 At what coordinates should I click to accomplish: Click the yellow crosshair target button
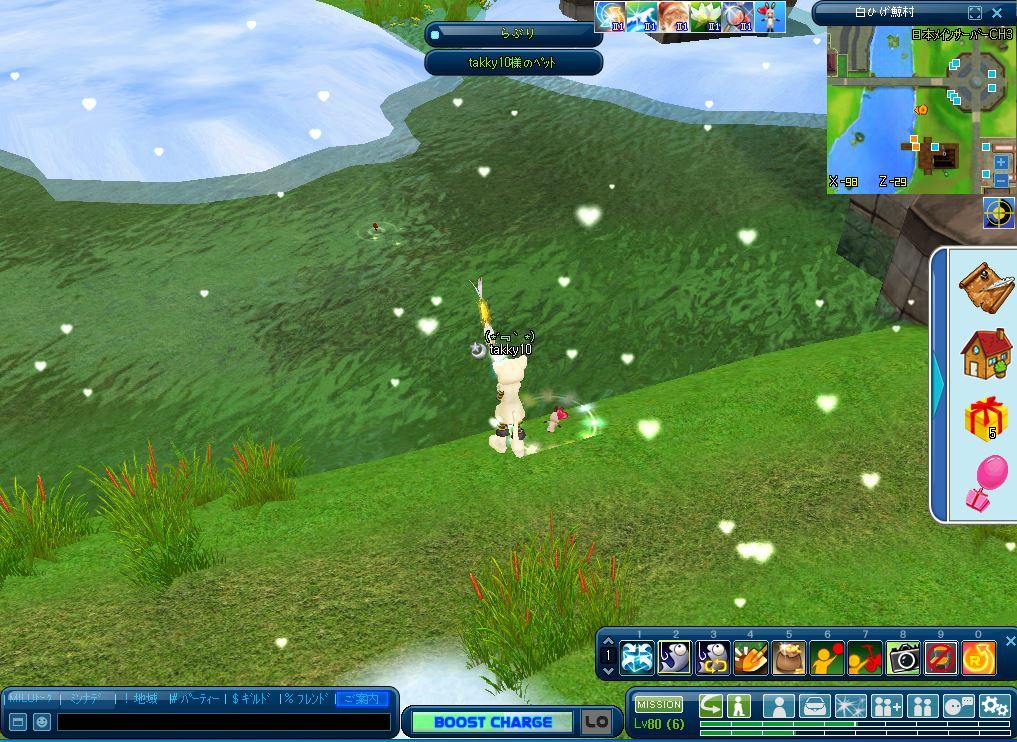[997, 213]
